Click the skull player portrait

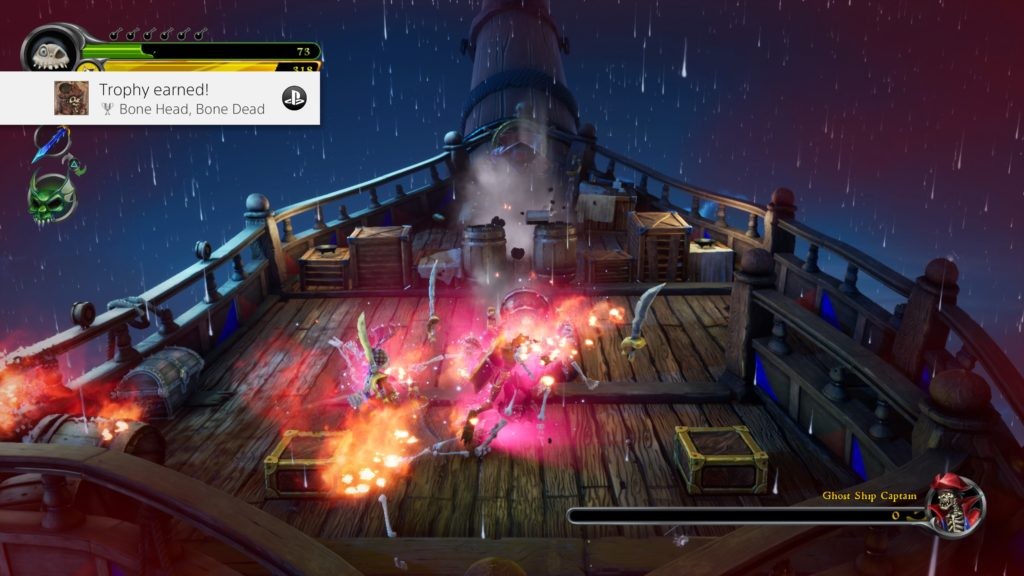coord(50,51)
